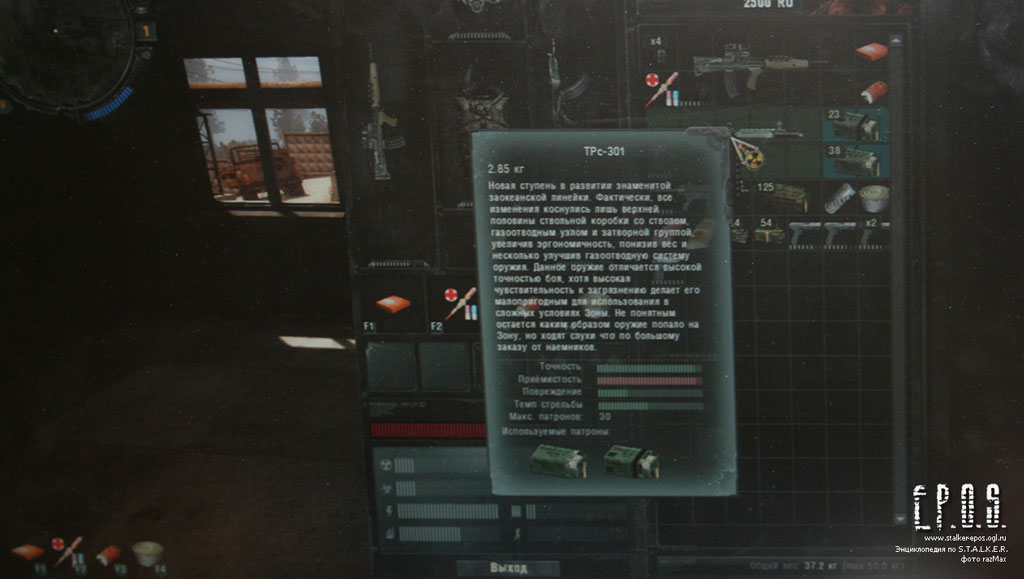Image resolution: width=1024 pixels, height=579 pixels.
Task: Select the bowl item in the HUD quick bar
Action: pyautogui.click(x=148, y=553)
